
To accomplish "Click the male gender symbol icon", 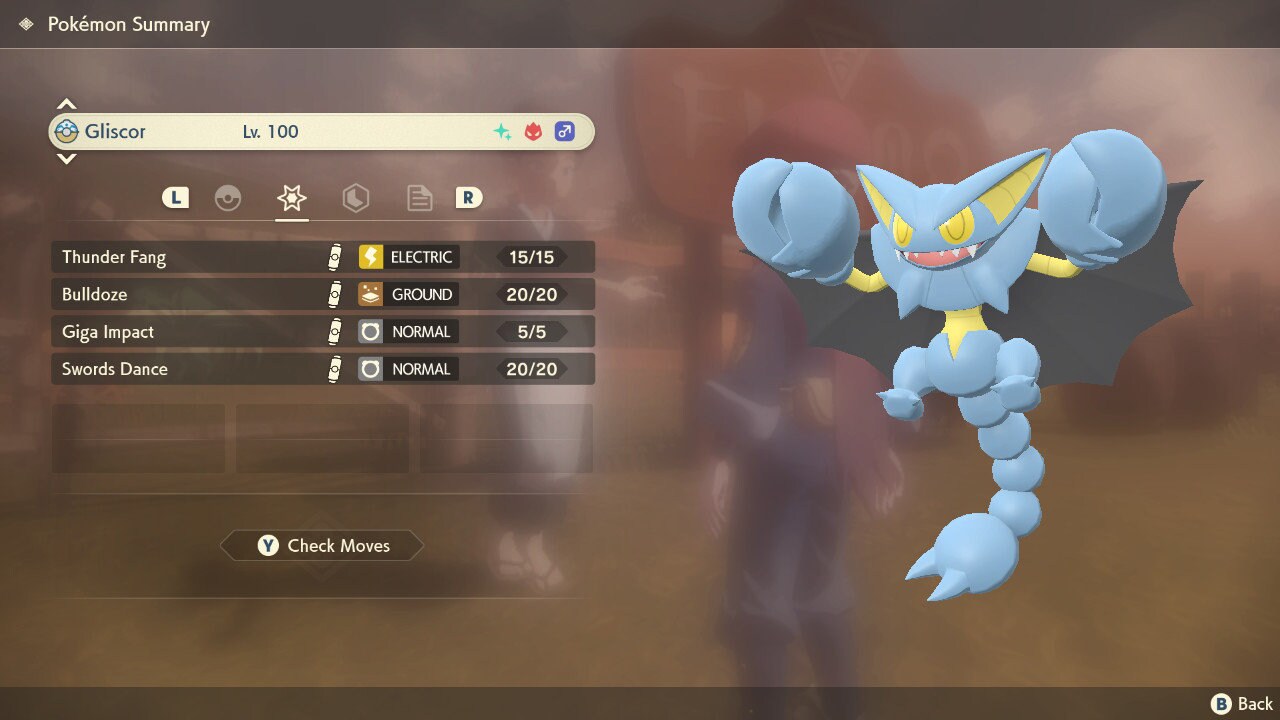I will coord(565,131).
